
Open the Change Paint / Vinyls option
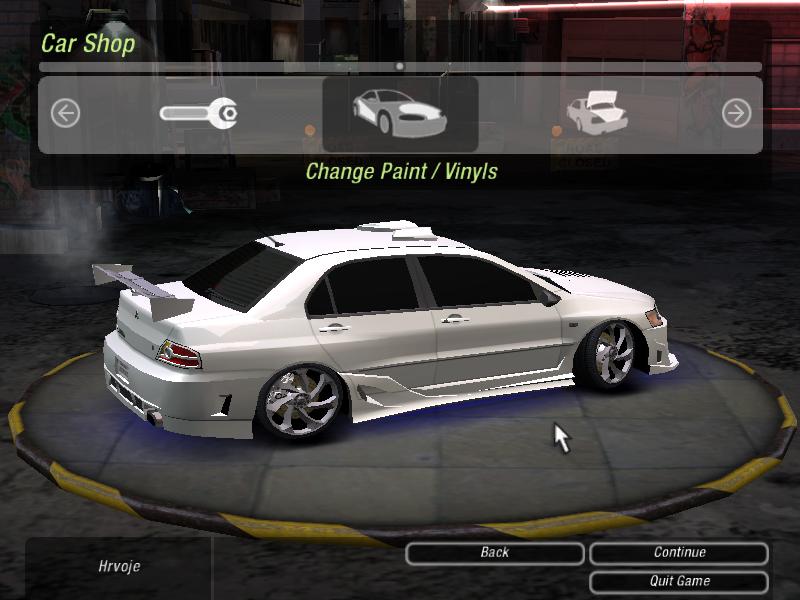tap(400, 114)
